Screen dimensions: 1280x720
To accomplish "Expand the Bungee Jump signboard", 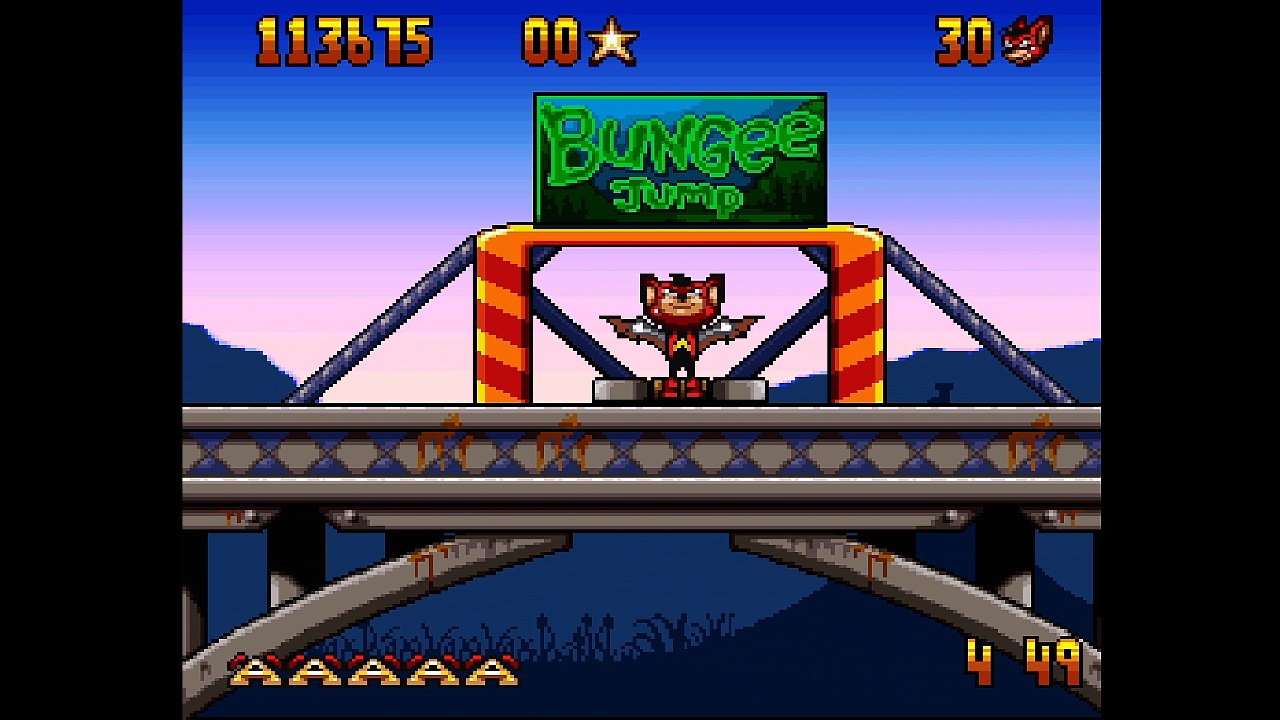I will 680,157.
